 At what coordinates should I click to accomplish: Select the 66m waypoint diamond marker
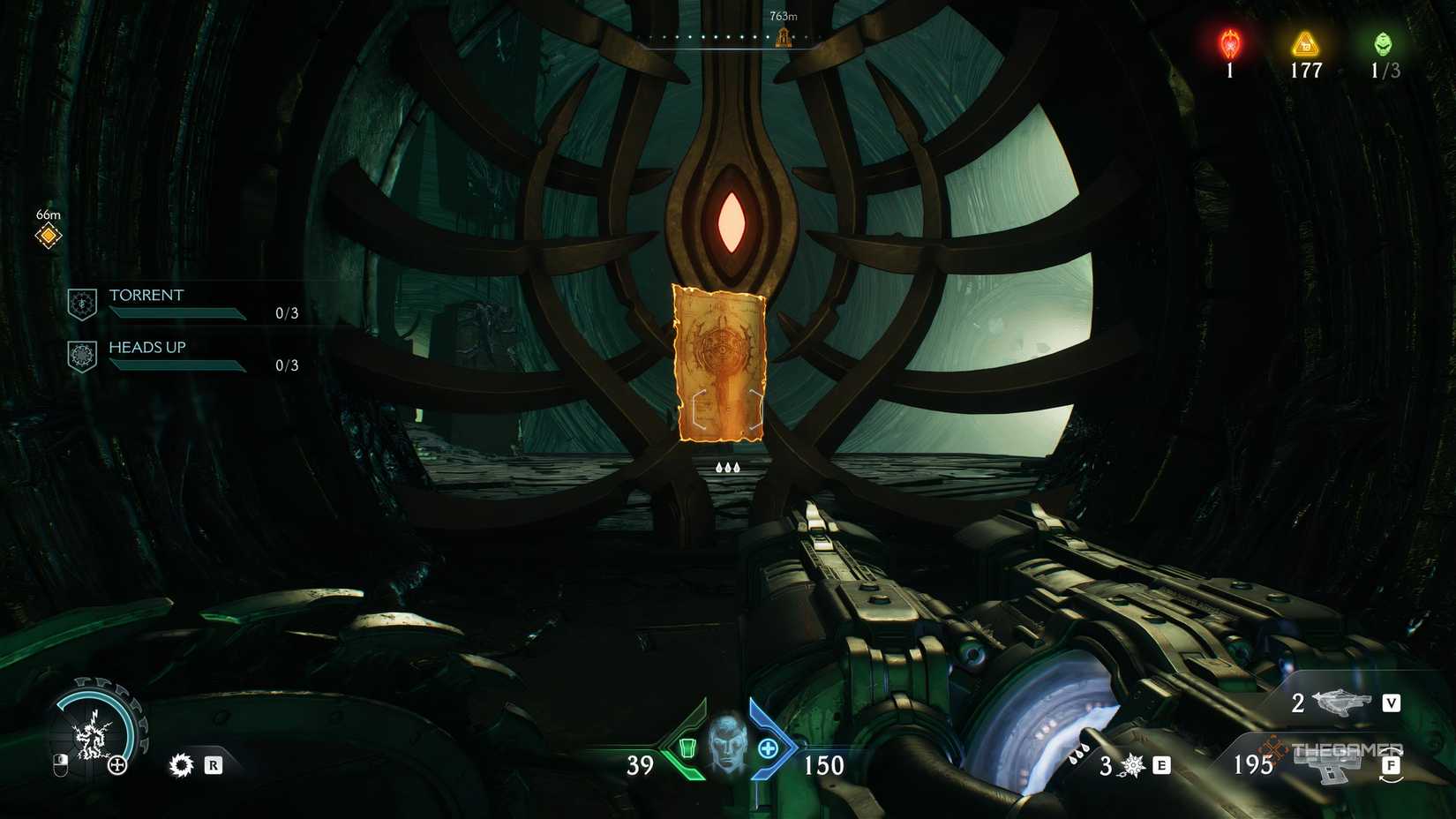click(48, 235)
